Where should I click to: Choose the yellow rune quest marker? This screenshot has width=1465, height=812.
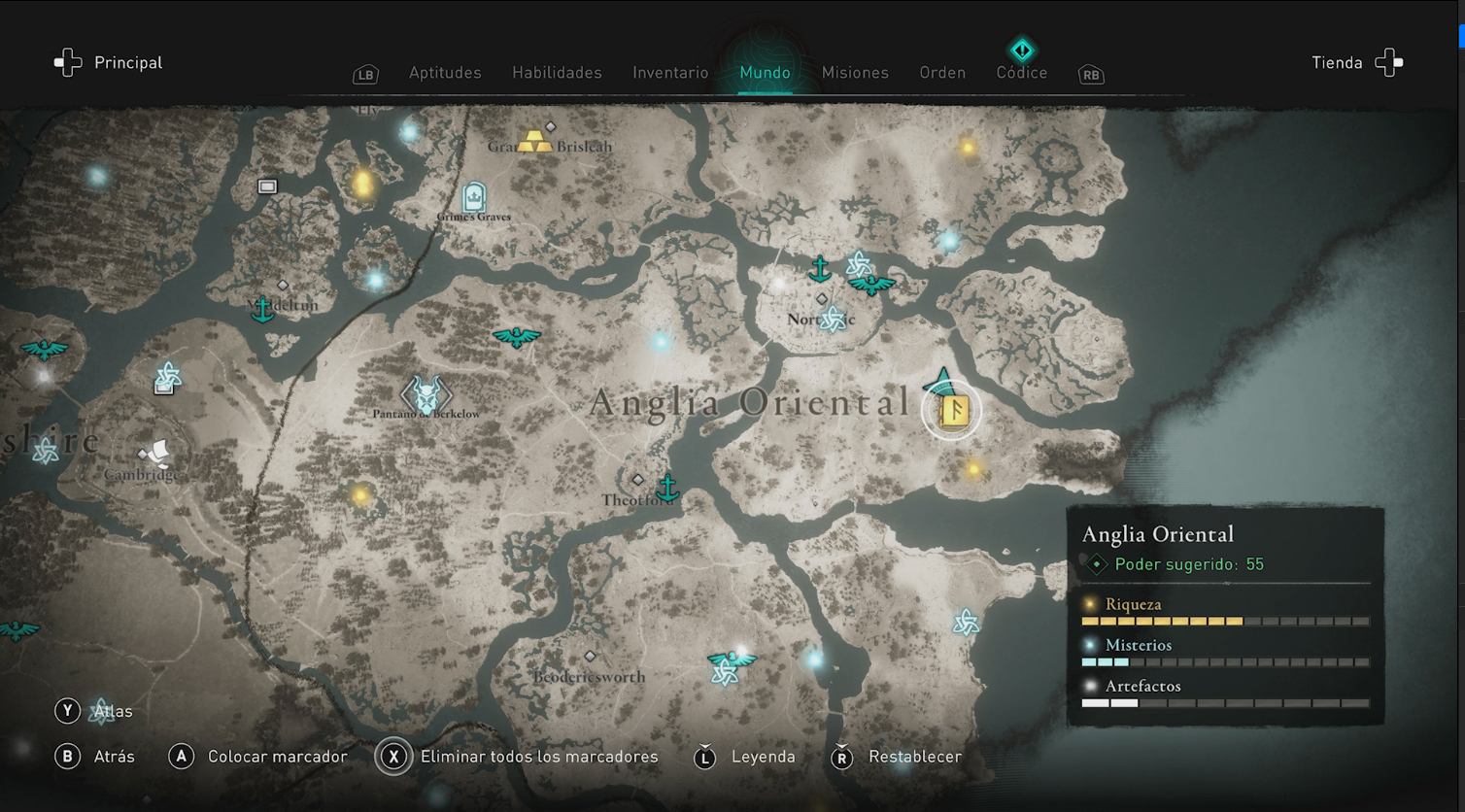coord(954,411)
